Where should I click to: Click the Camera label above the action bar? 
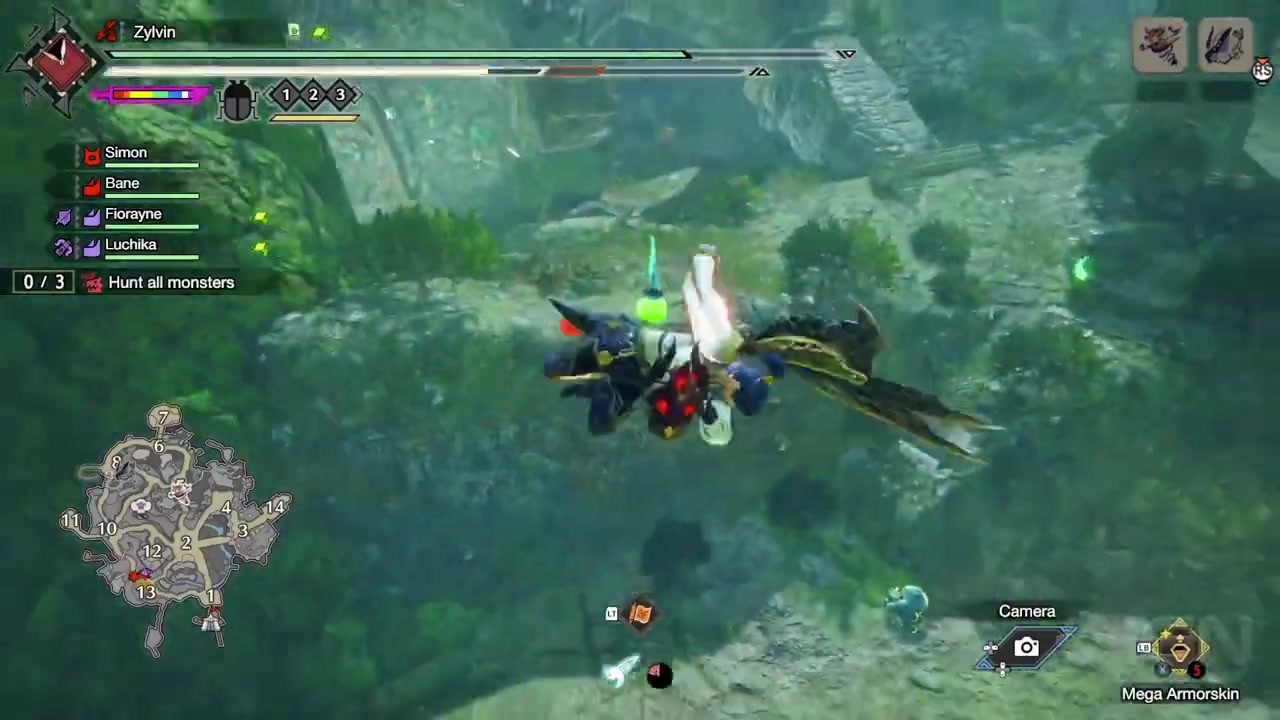tap(1026, 610)
